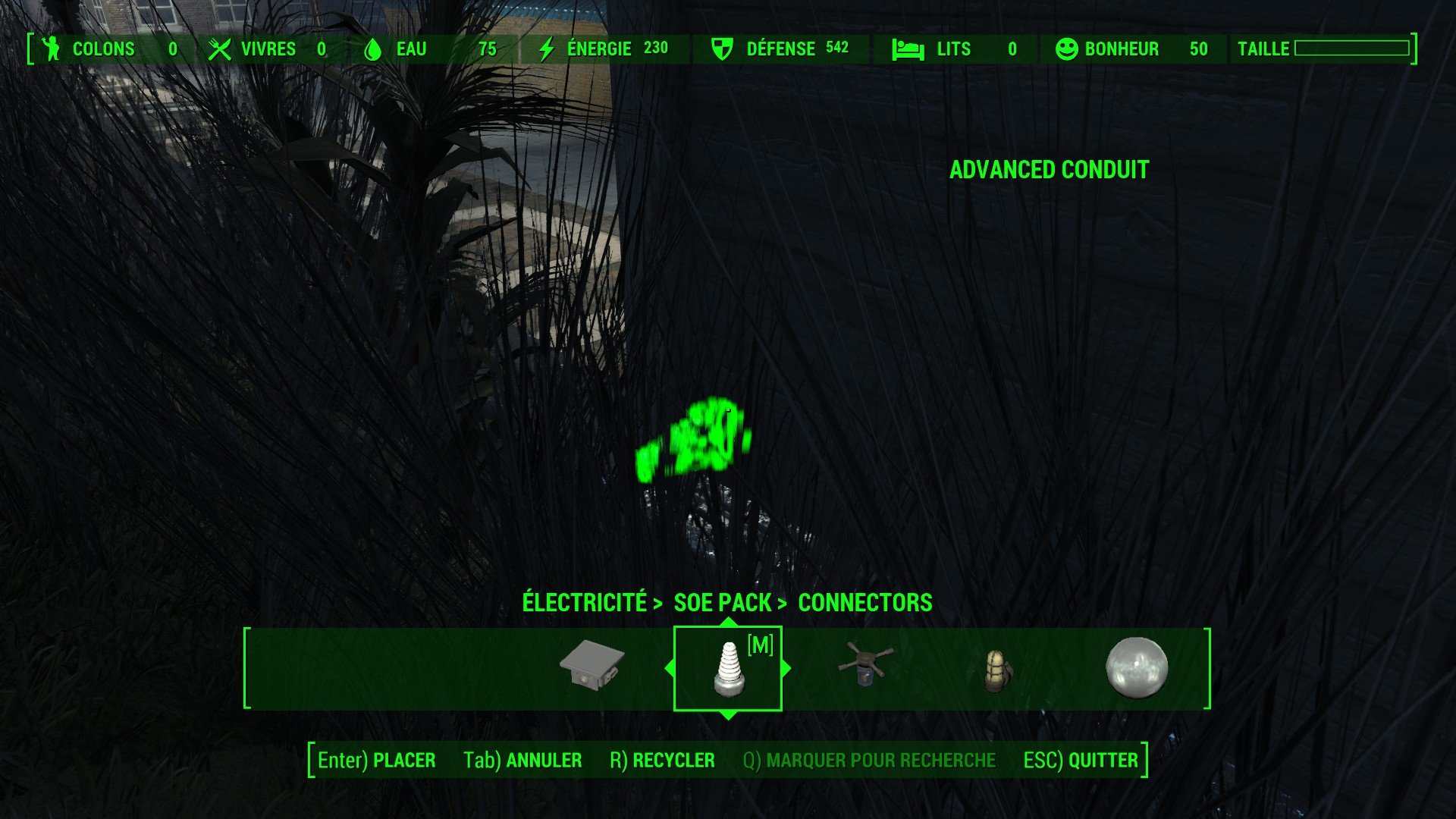Select the gray junction box item
Screen dimensions: 1456x819
[x=592, y=664]
